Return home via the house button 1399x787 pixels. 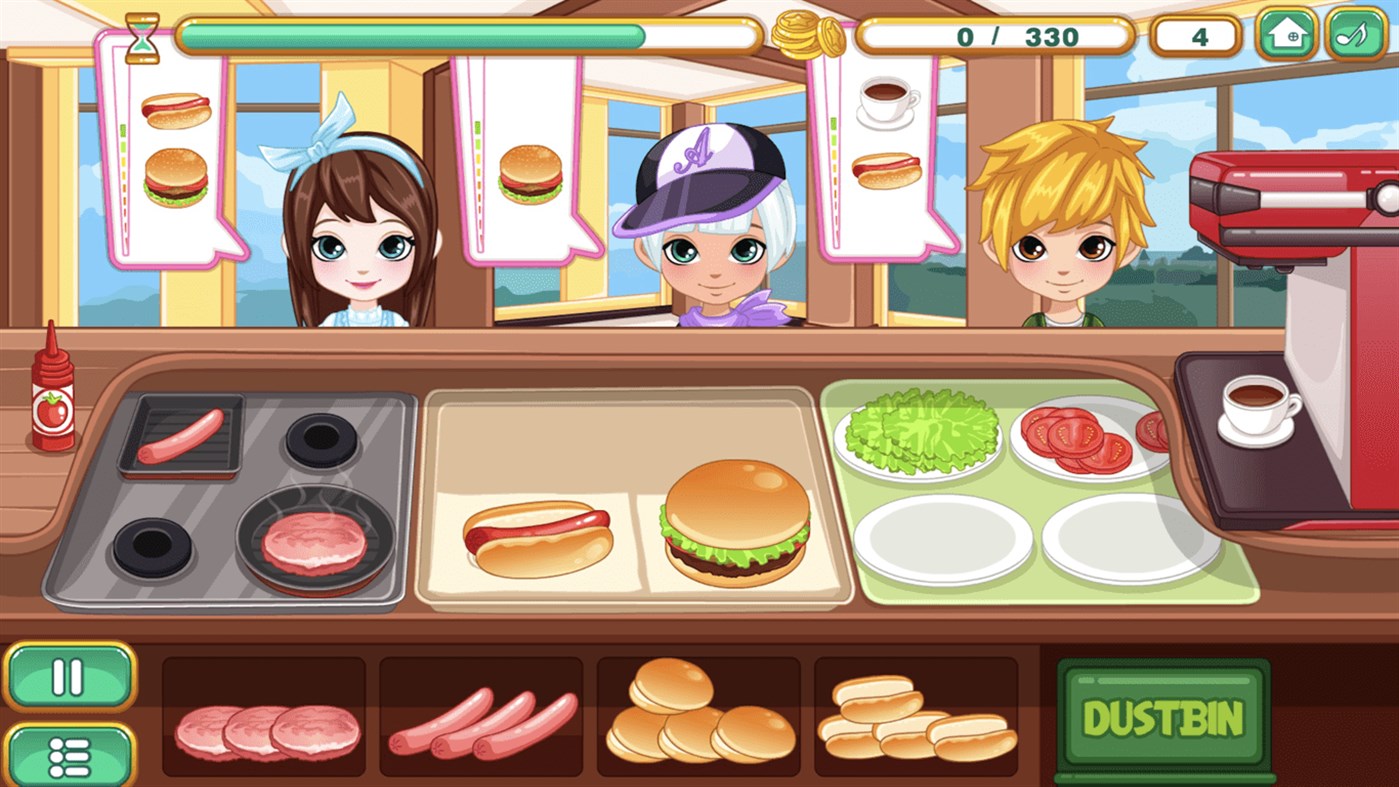click(1287, 36)
